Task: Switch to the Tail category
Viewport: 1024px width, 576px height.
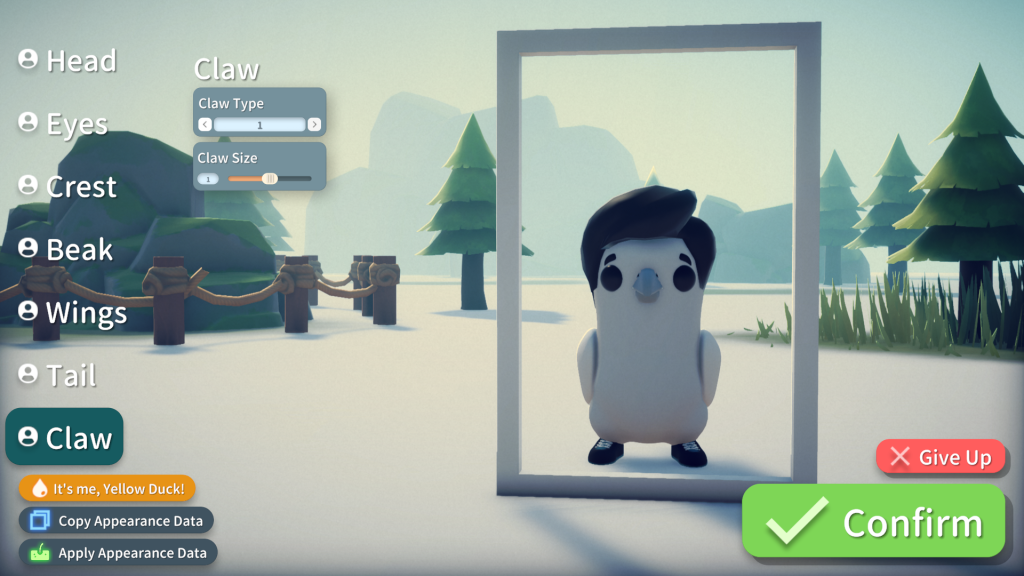Action: (58, 376)
